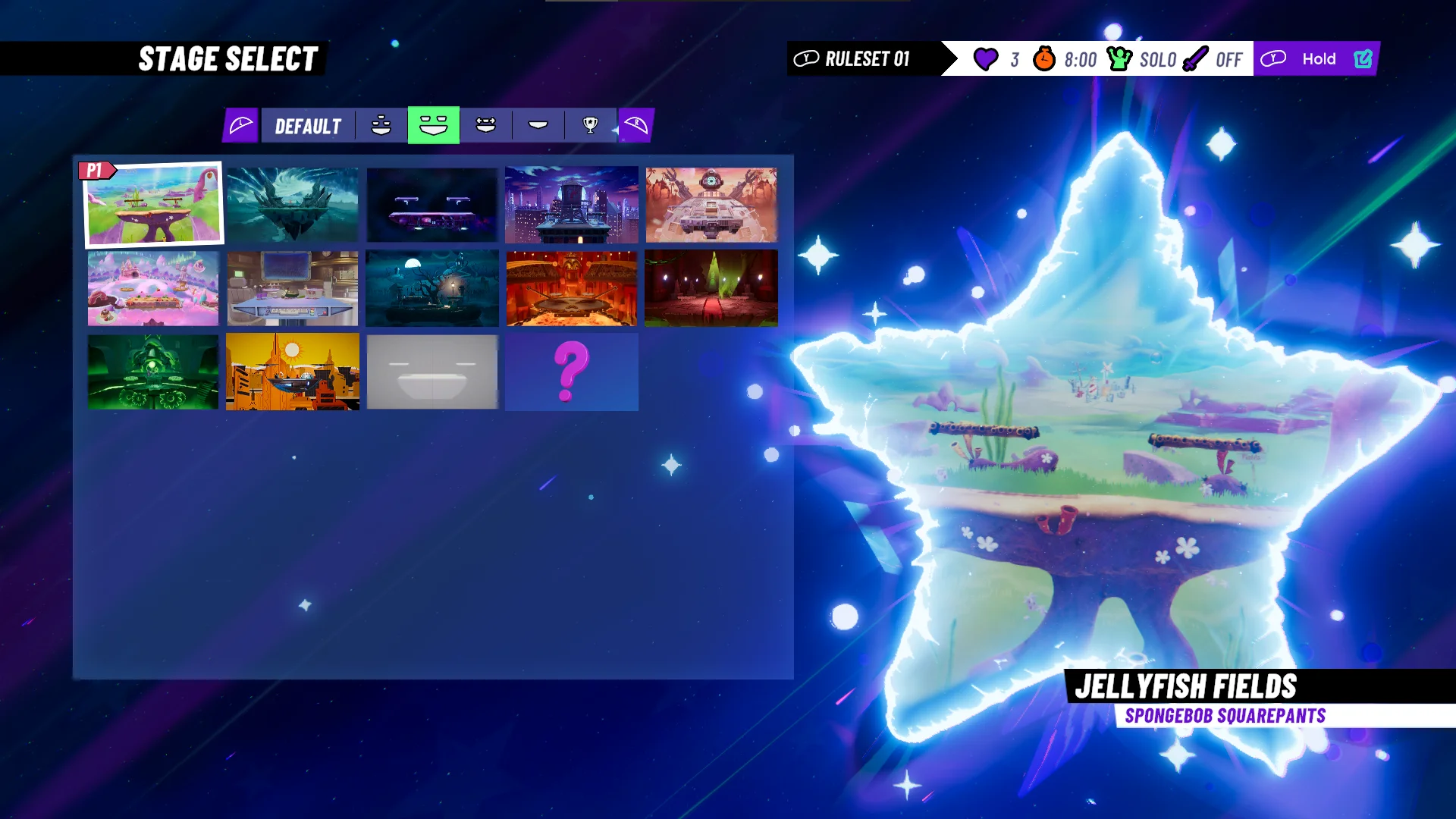Click the flat stage filter icon
Viewport: 1456px width, 819px height.
click(x=538, y=125)
